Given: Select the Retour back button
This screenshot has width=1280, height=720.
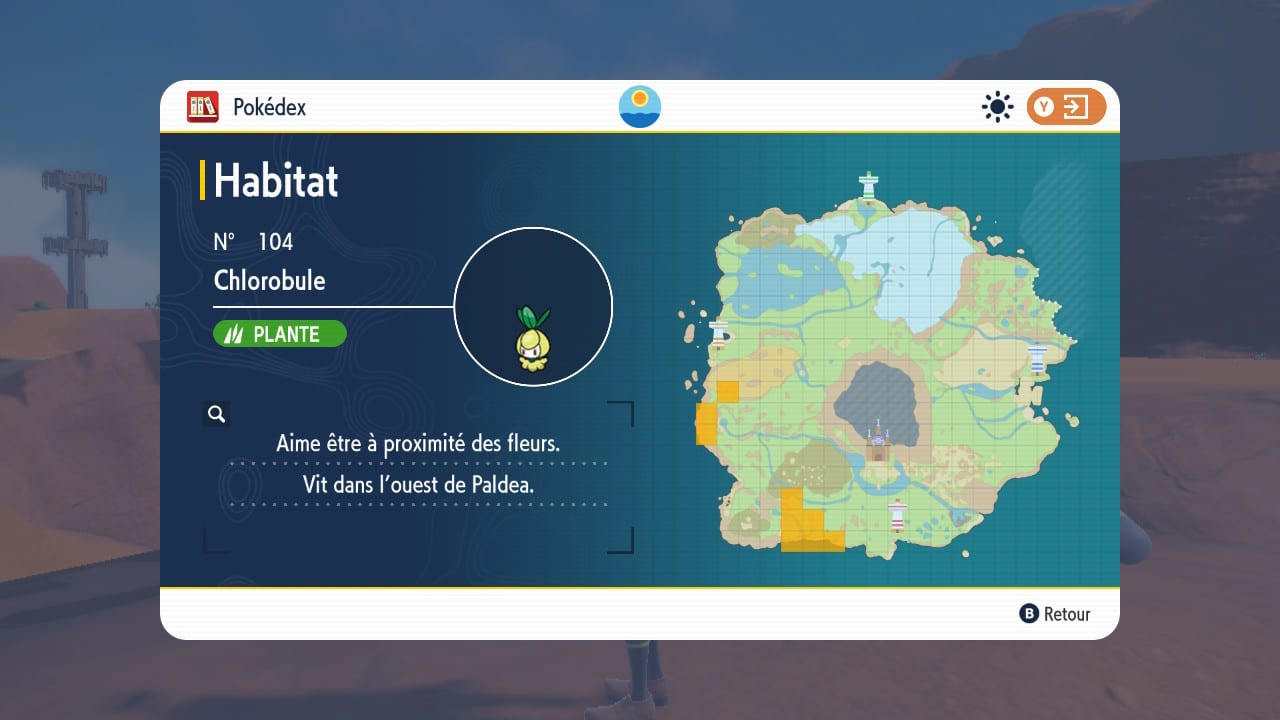Looking at the screenshot, I should tap(1055, 614).
